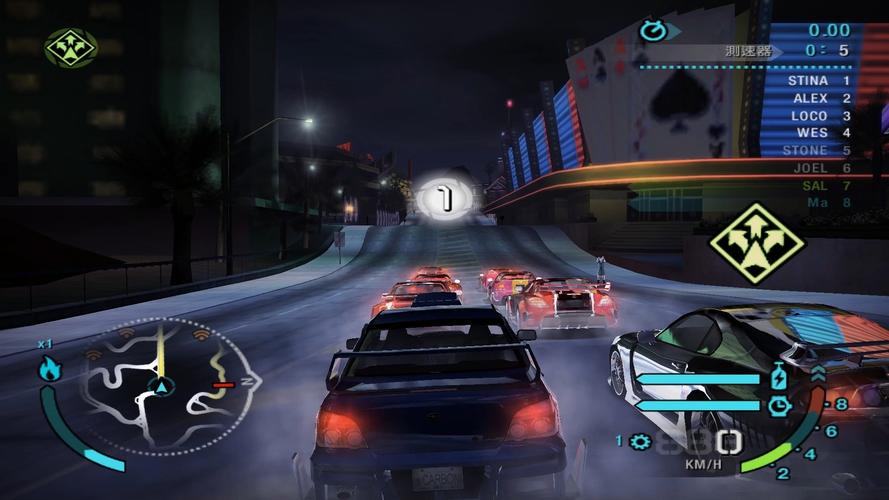The width and height of the screenshot is (889, 500).
Task: Click the stopwatch icon beside the lap timer
Action: [x=652, y=30]
